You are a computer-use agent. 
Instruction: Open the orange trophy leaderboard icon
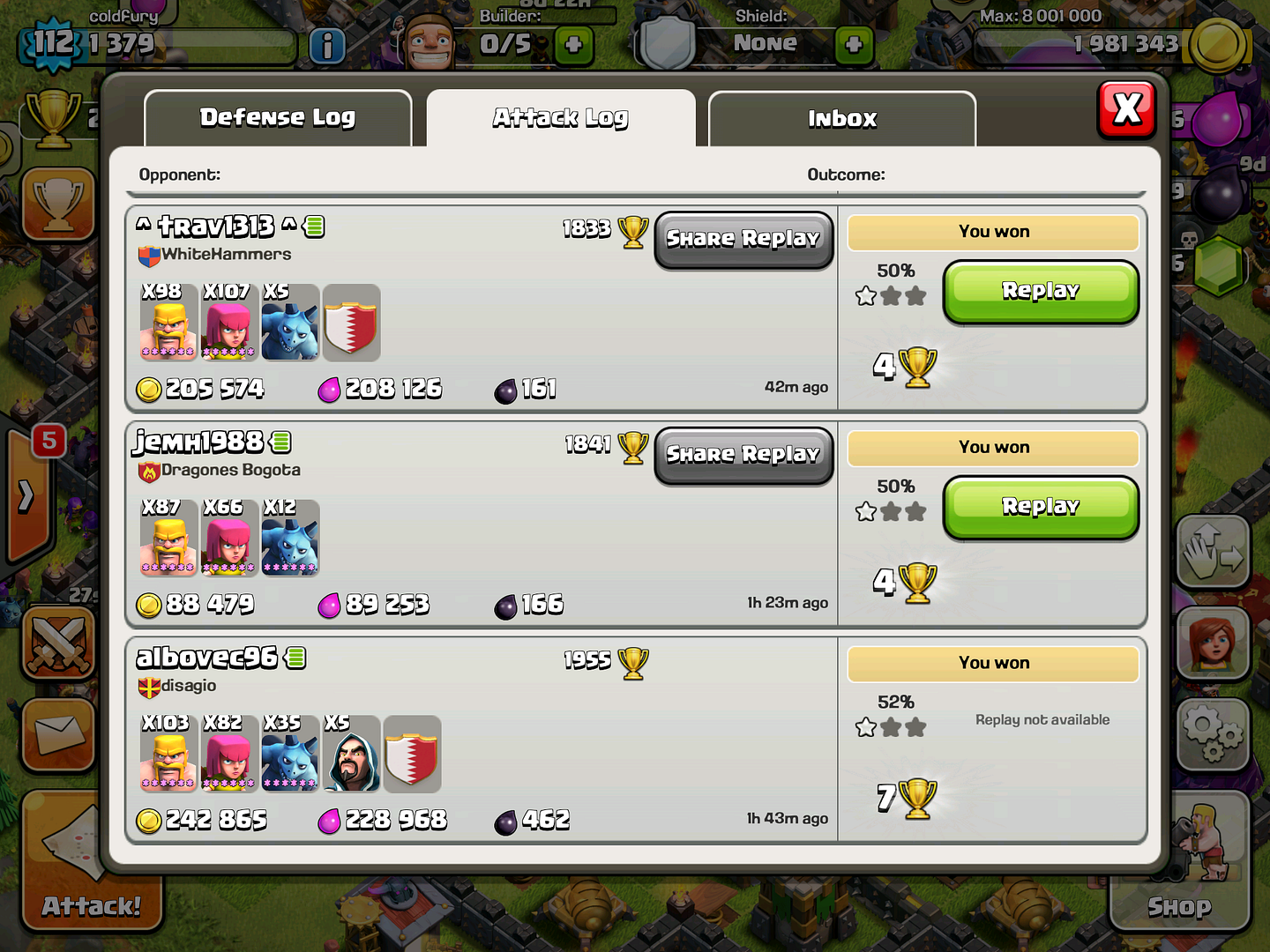[58, 203]
